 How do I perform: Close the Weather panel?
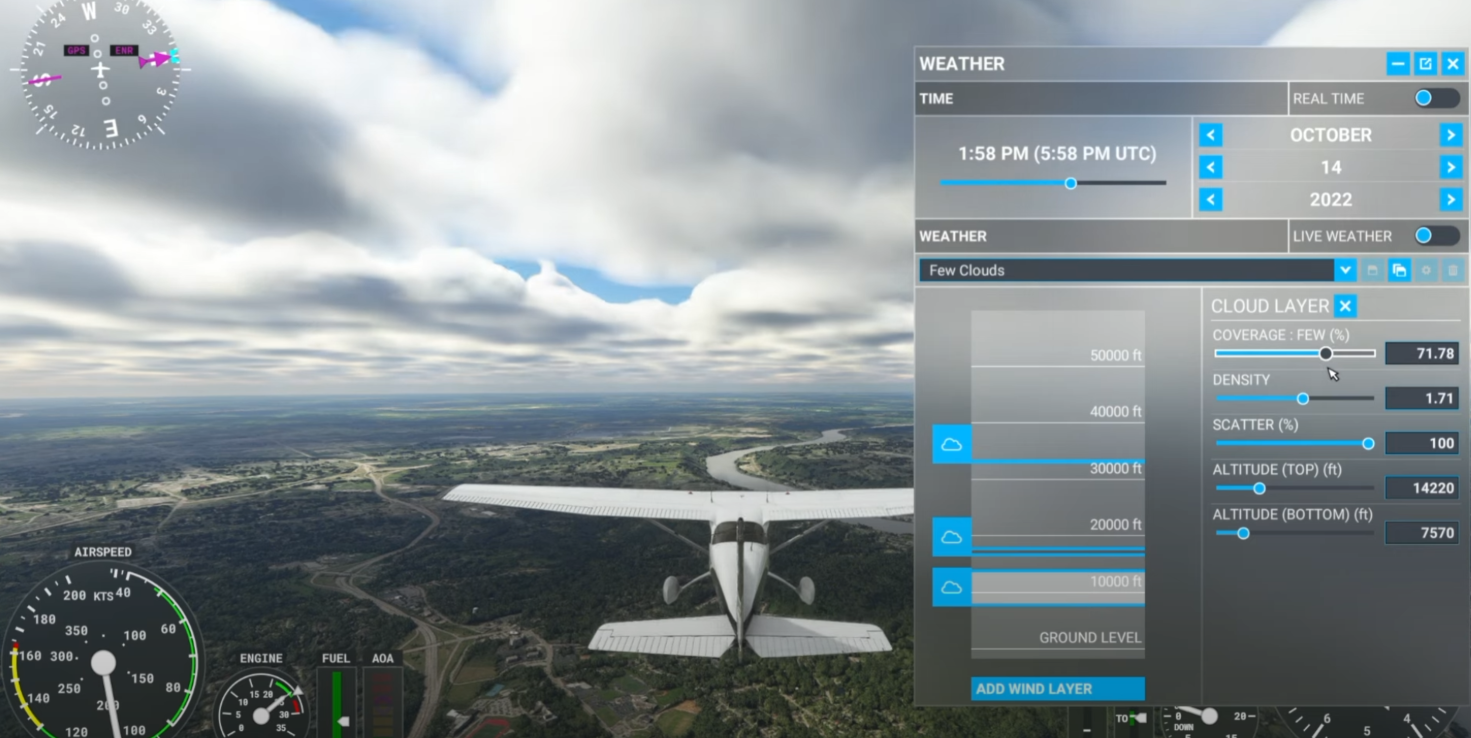1453,64
